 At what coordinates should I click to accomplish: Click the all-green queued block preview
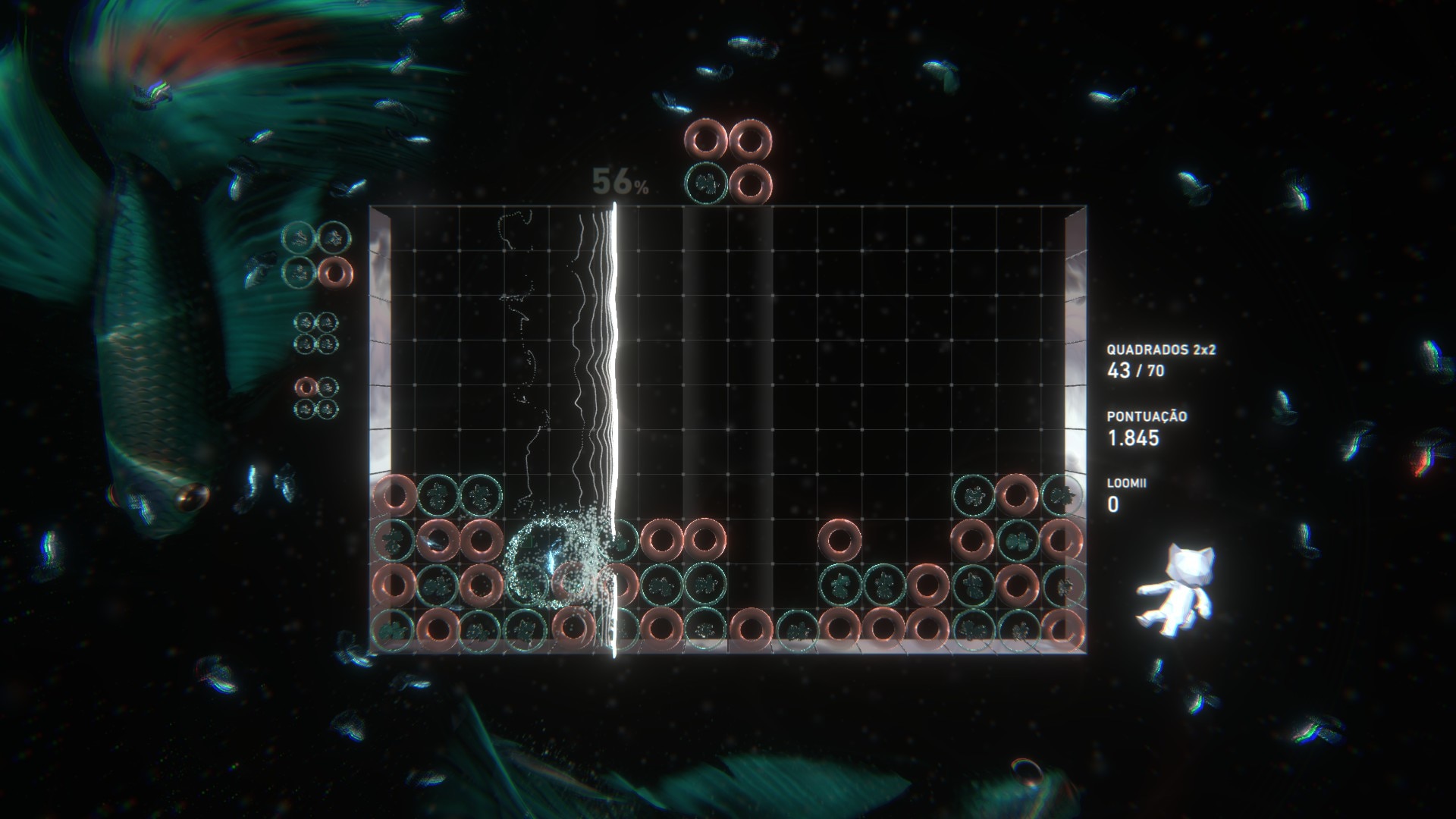click(x=316, y=334)
